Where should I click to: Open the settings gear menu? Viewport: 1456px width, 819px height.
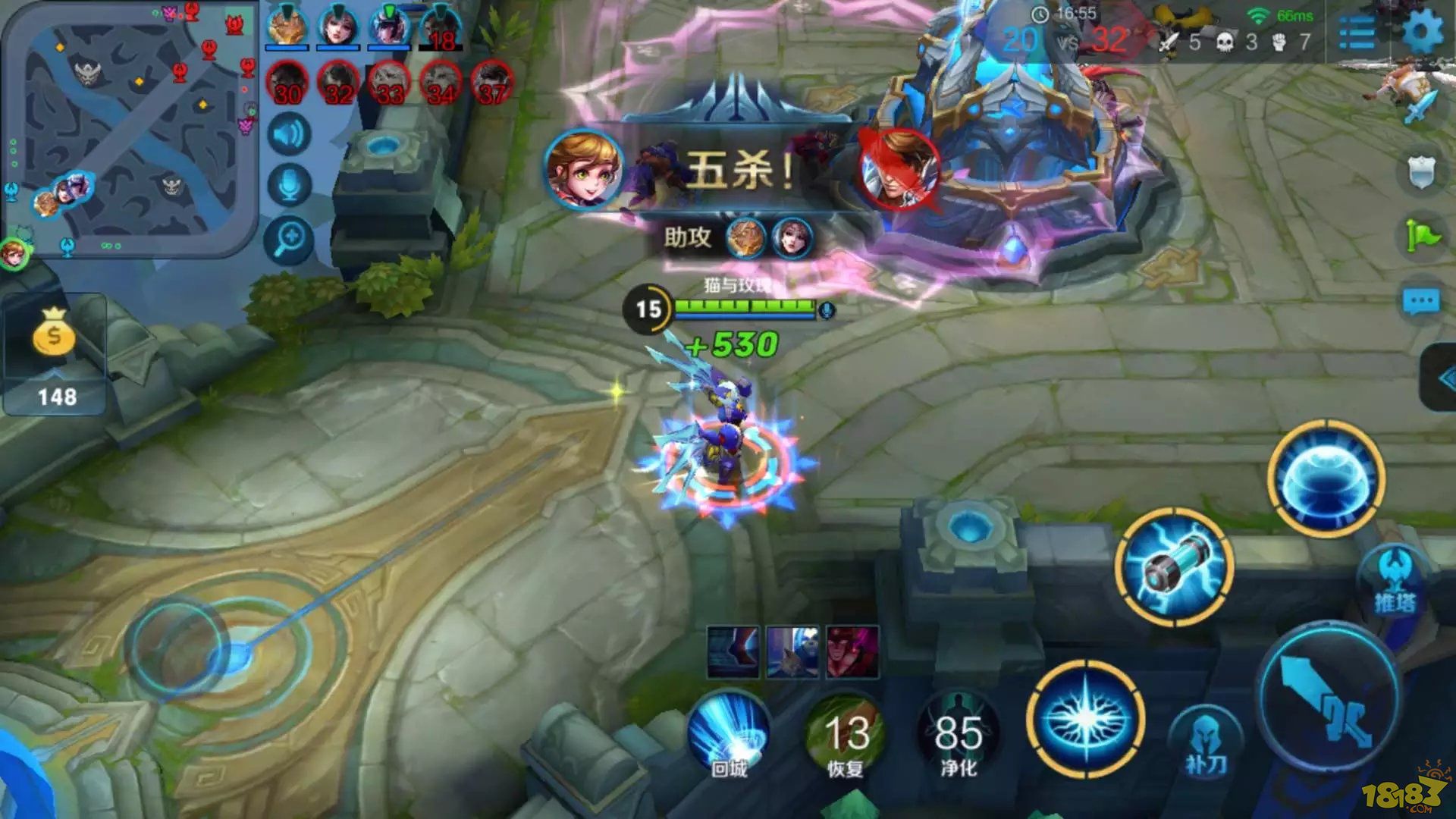[1421, 32]
